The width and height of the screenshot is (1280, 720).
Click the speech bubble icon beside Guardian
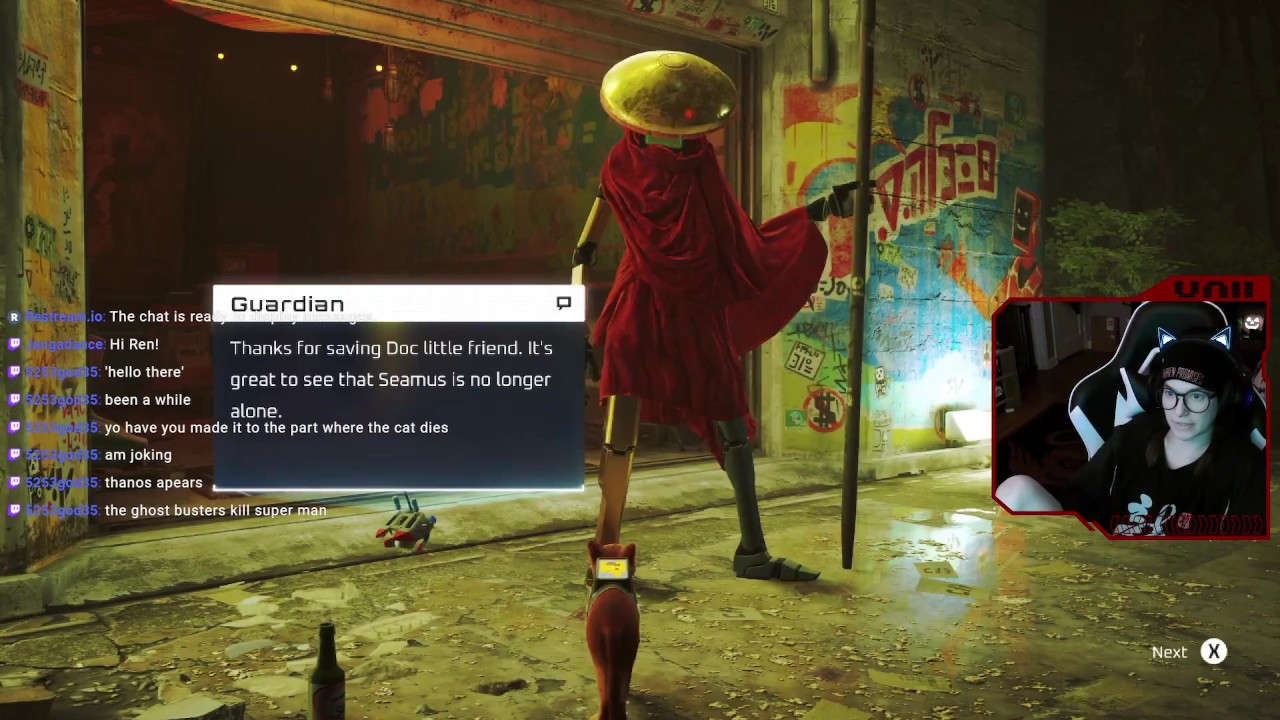564,302
